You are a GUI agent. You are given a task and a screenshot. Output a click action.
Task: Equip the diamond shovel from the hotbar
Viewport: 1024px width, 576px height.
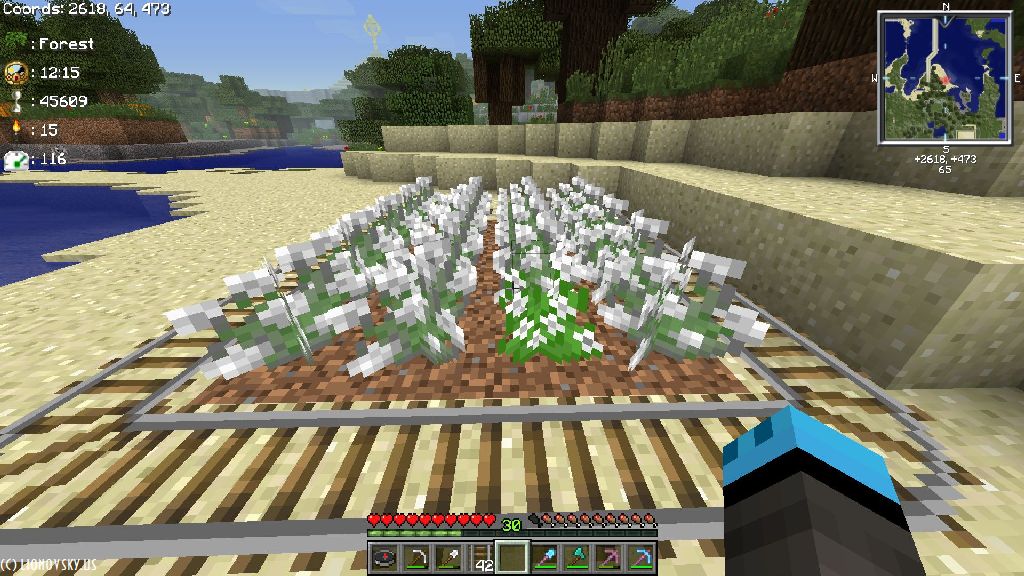pos(544,558)
